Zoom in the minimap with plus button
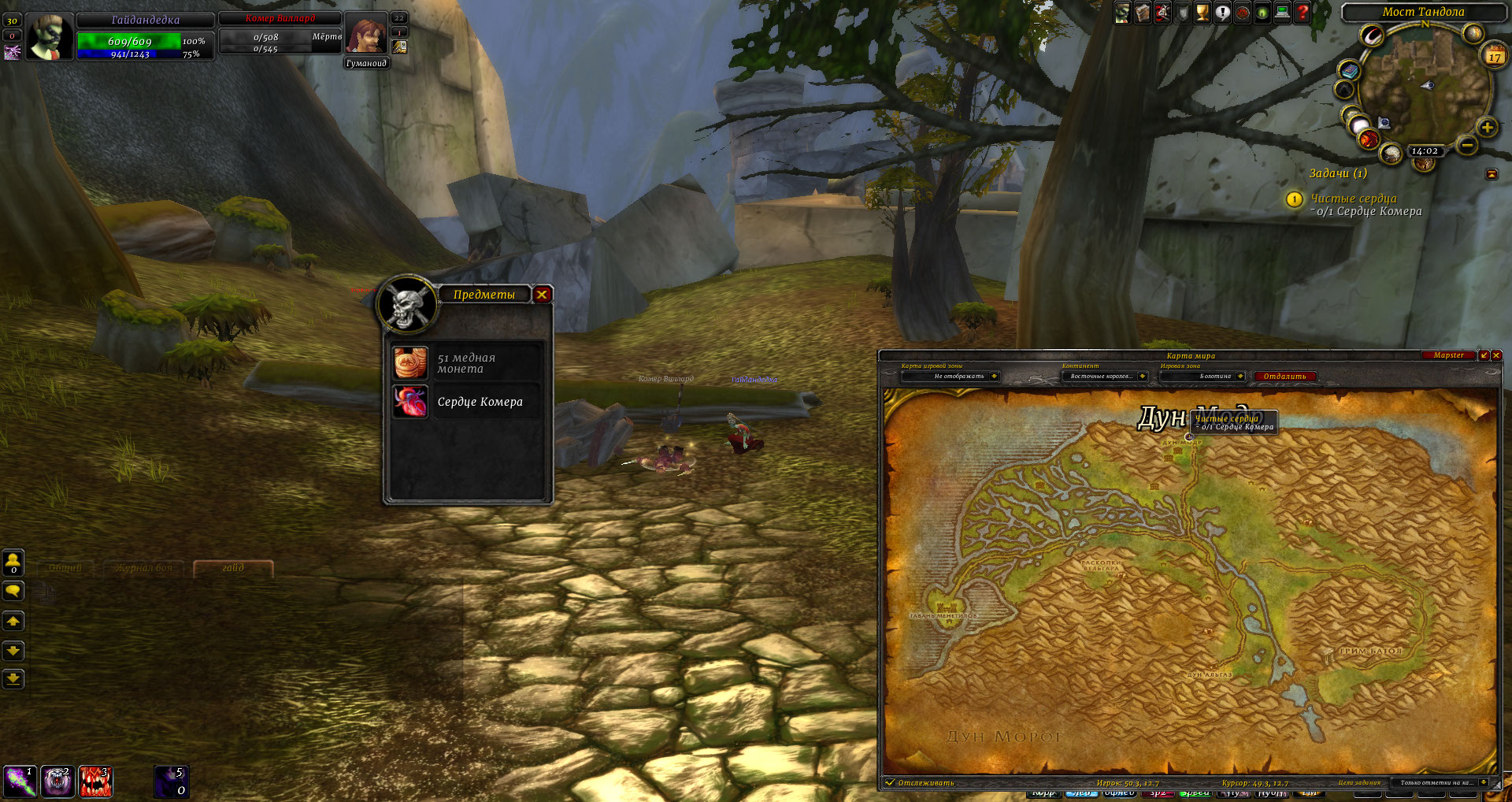Viewport: 1512px width, 802px height. [x=1487, y=128]
